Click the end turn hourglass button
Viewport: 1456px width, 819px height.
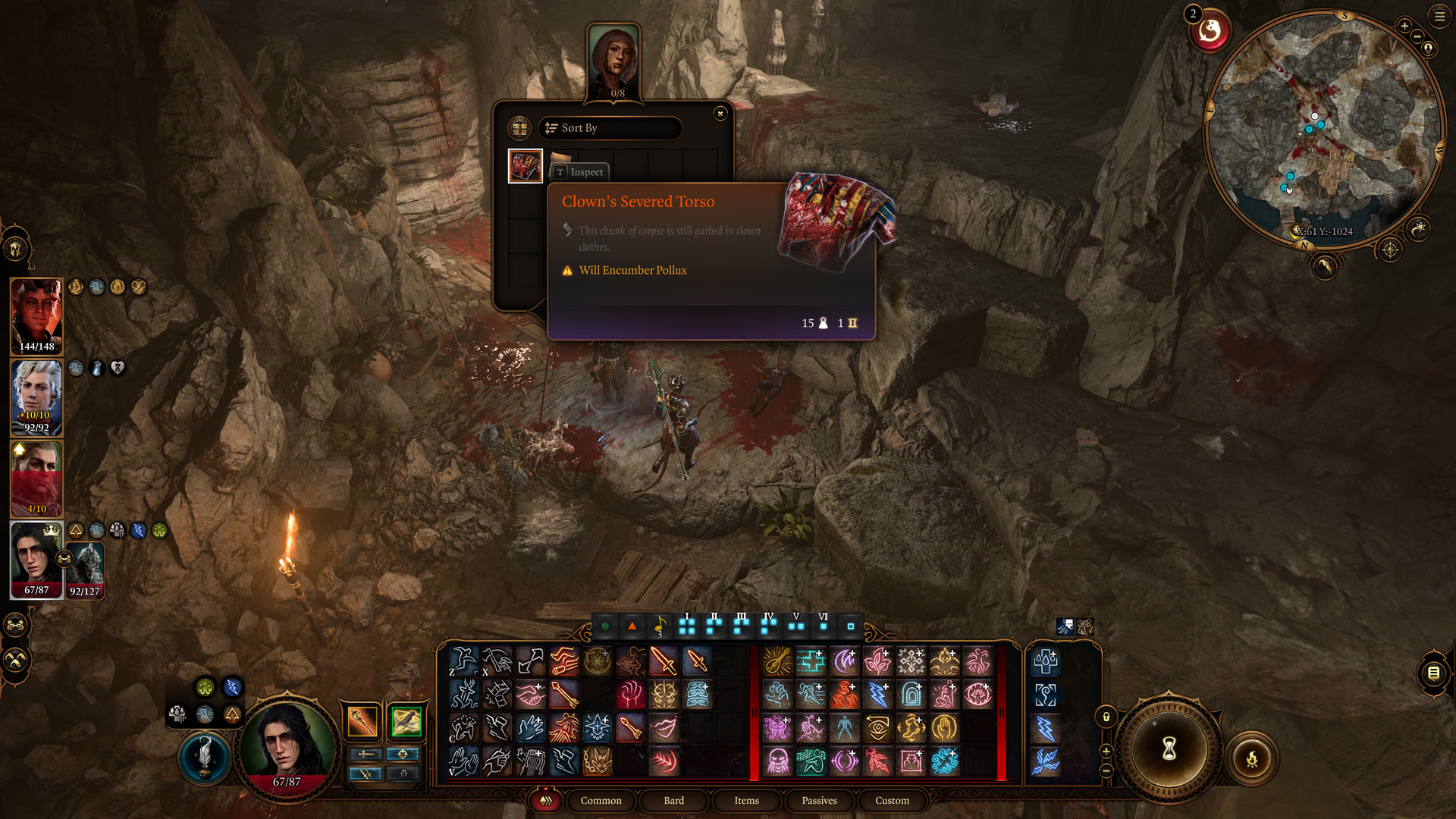1169,748
